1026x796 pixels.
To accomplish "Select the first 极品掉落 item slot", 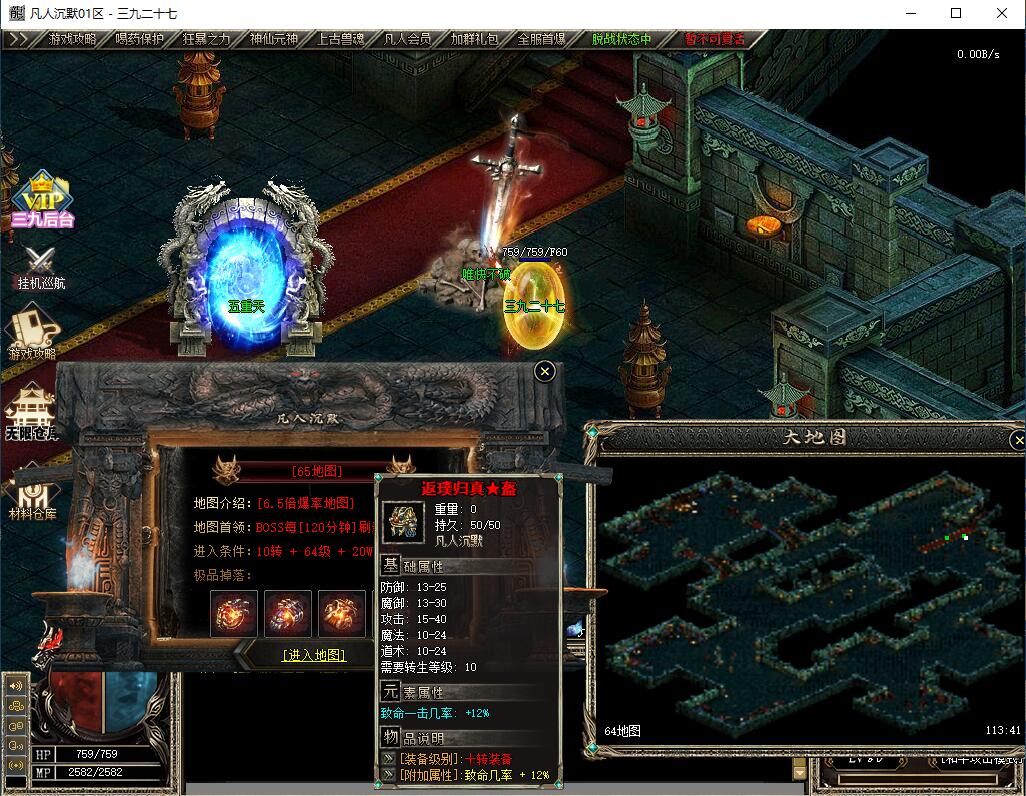I will (x=234, y=613).
